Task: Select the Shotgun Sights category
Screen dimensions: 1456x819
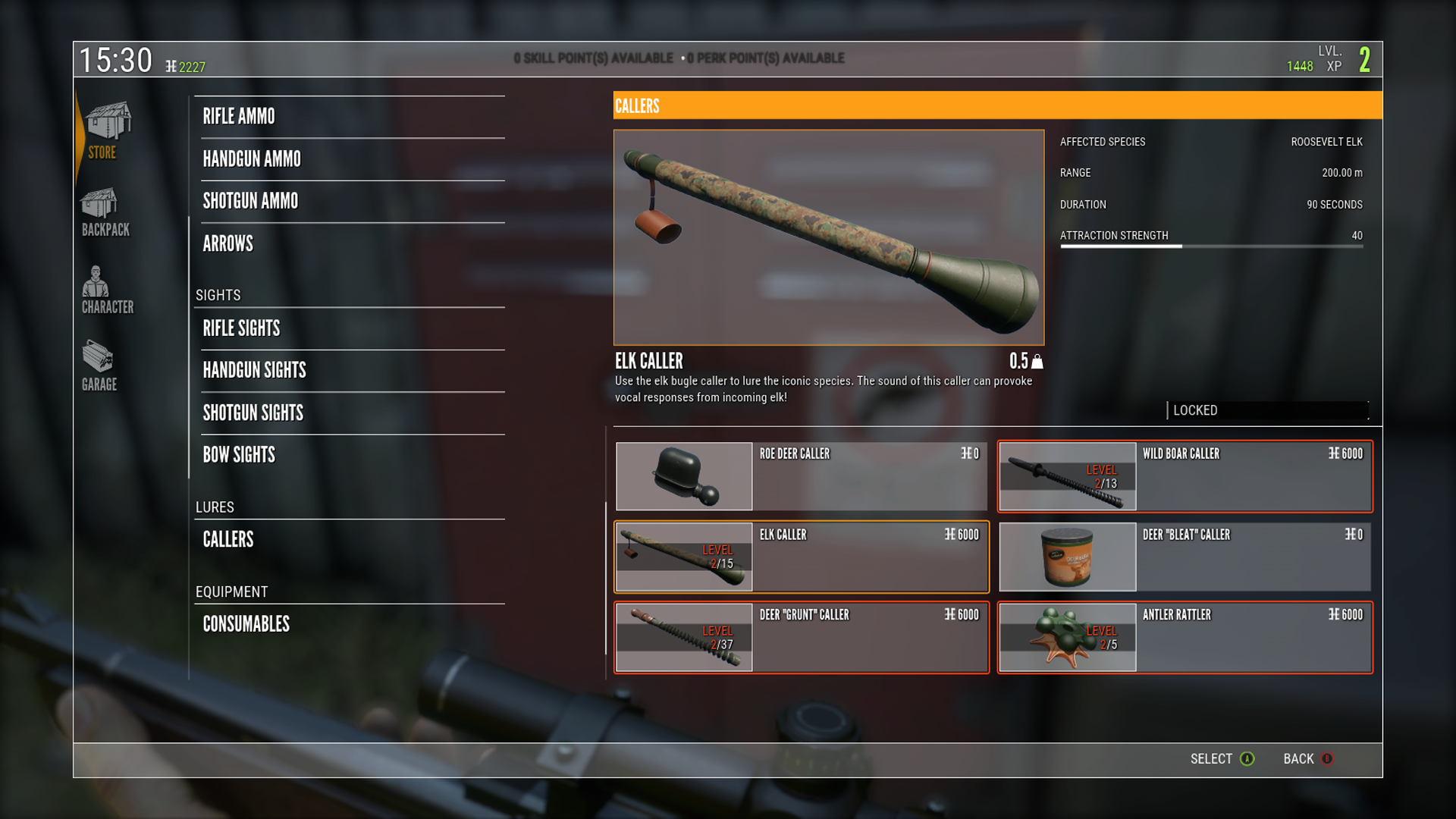Action: pos(253,413)
